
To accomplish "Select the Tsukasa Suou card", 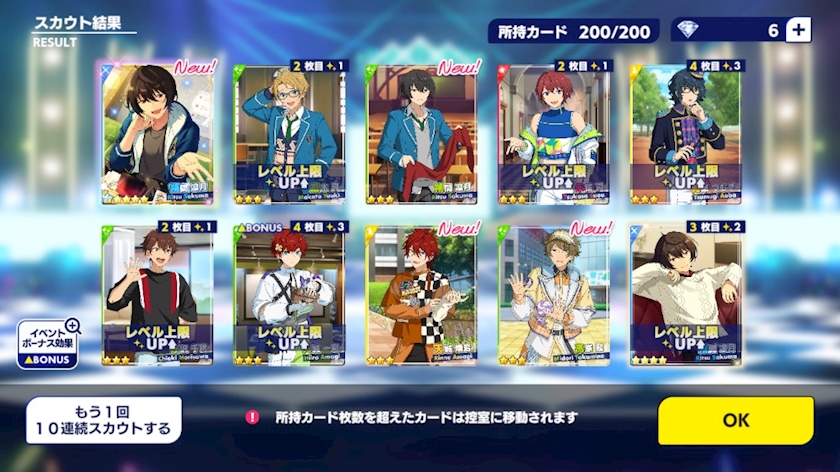I will click(554, 133).
